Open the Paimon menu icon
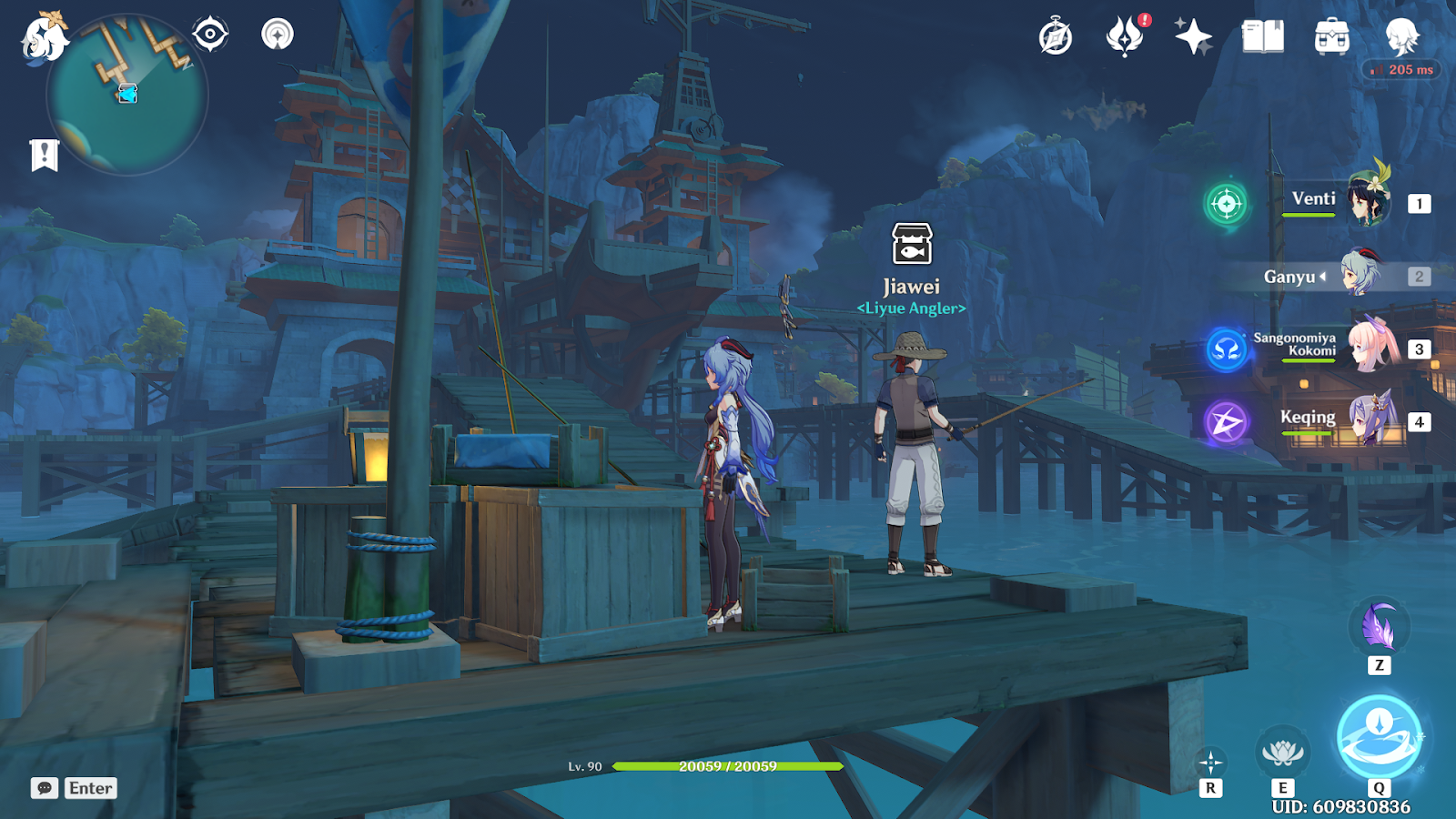This screenshot has width=1456, height=819. coord(44,38)
